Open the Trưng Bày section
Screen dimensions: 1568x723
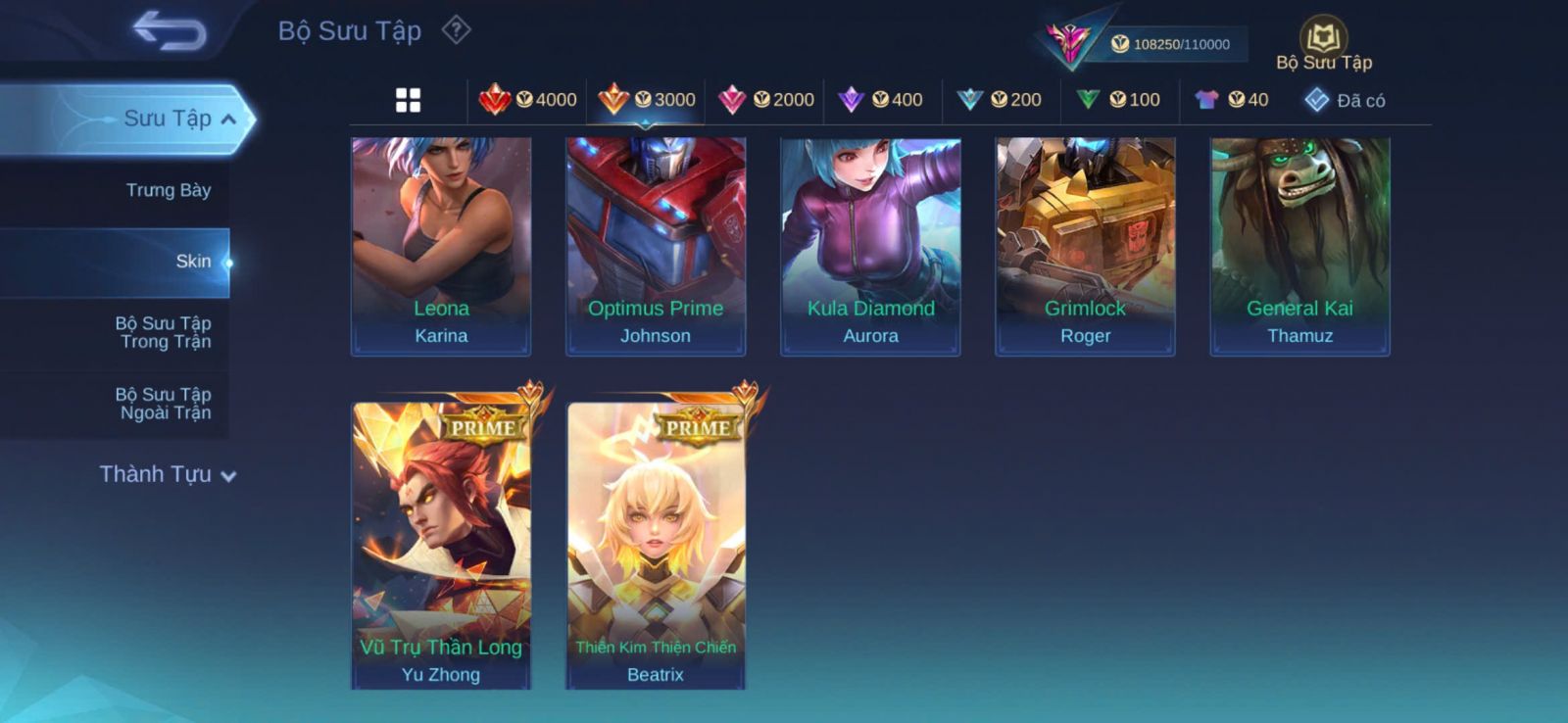[x=168, y=190]
